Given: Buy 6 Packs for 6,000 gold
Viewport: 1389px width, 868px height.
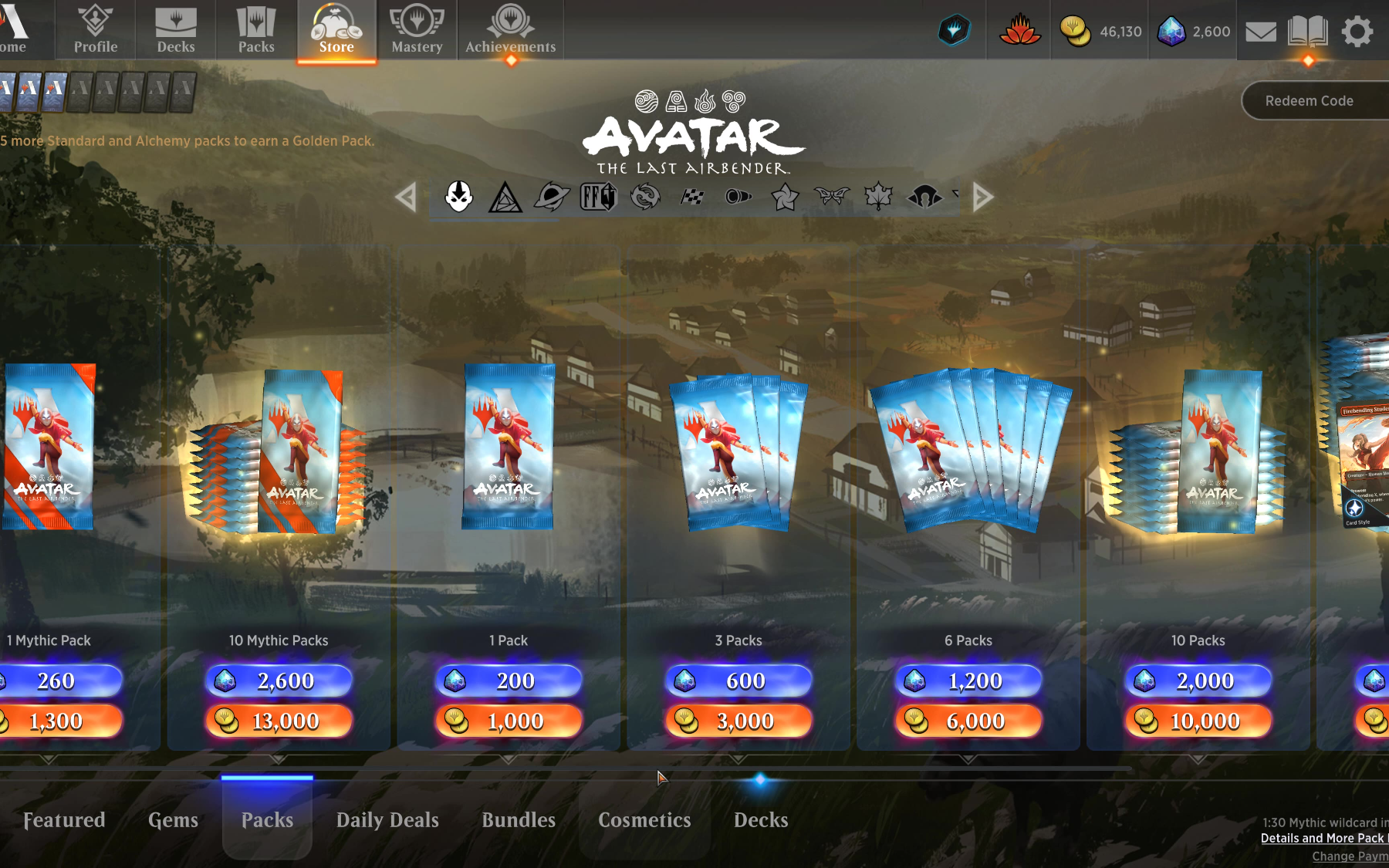Looking at the screenshot, I should click(x=968, y=721).
